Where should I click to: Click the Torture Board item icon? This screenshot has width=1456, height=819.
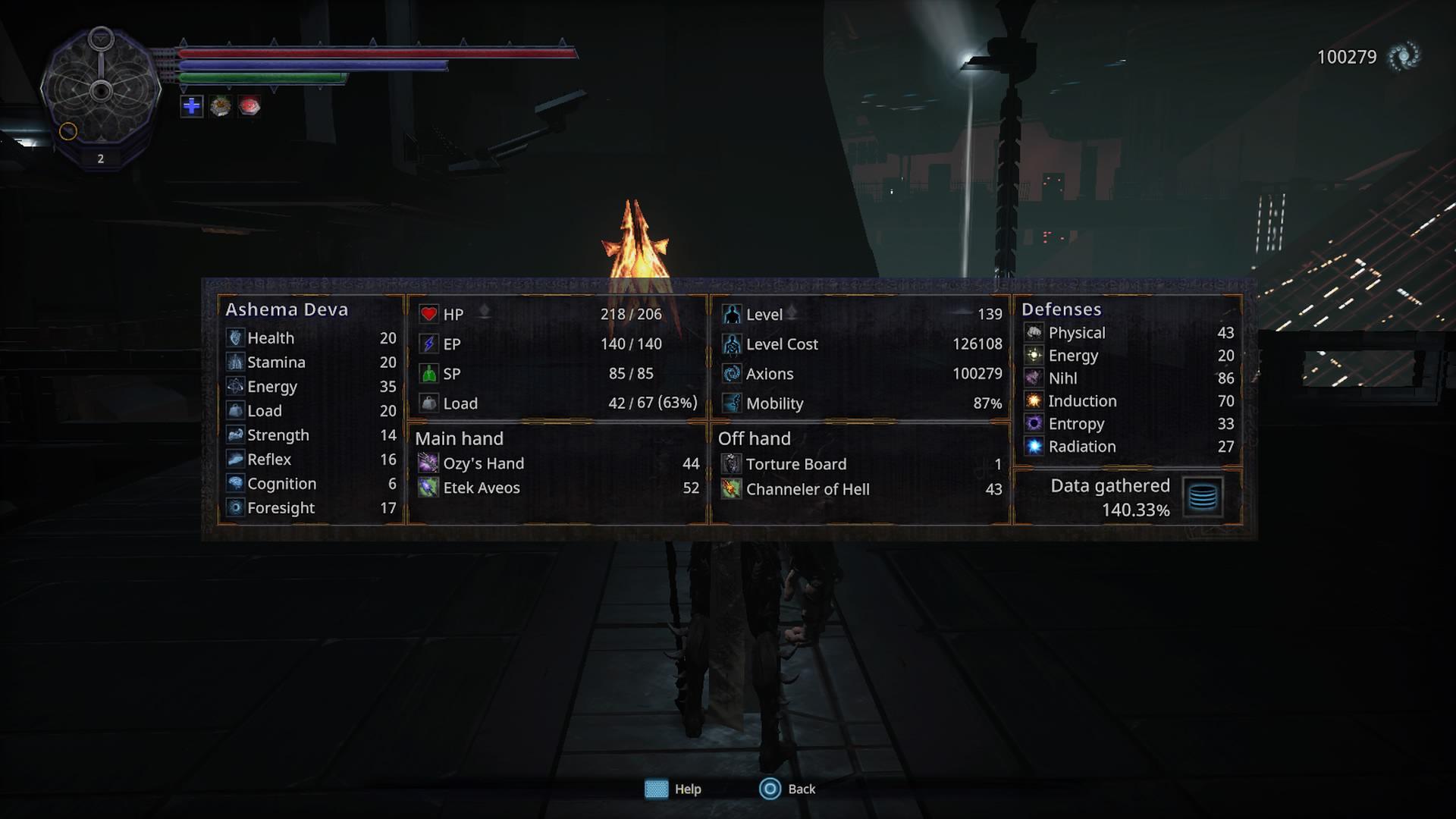pos(731,463)
